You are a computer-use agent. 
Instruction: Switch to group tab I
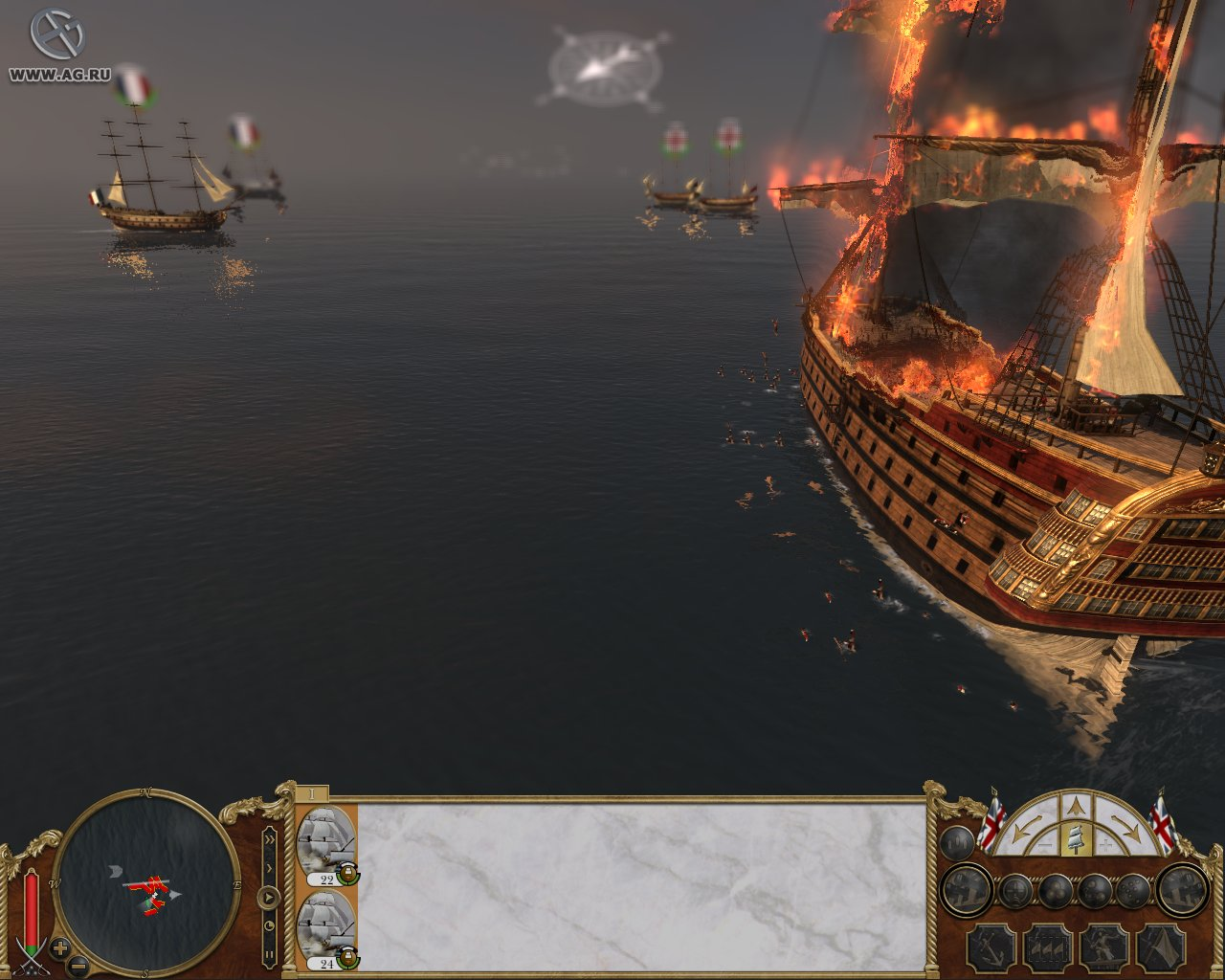tap(311, 794)
